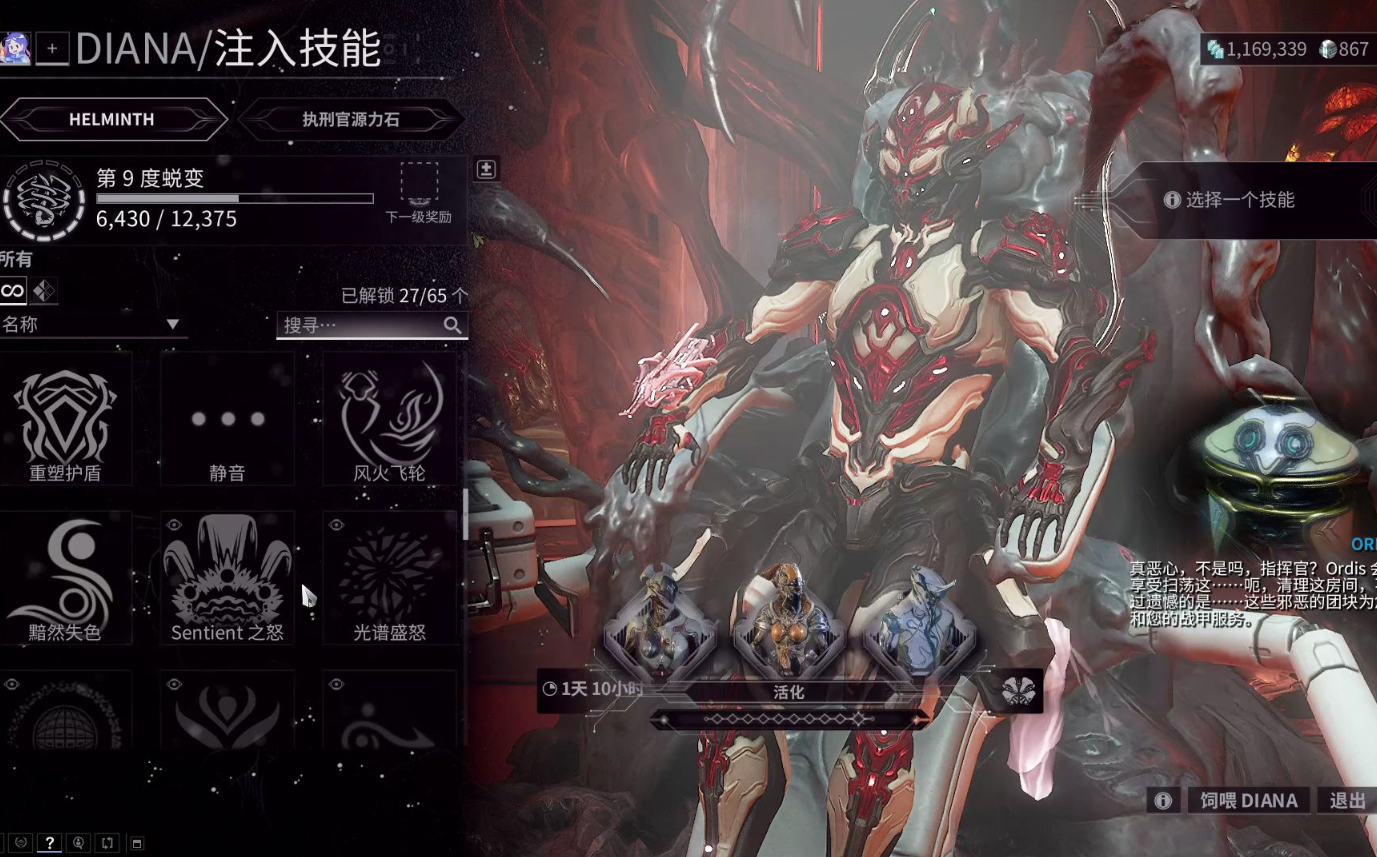Open the 名称 sort order dropdown
1377x857 pixels.
pos(95,324)
